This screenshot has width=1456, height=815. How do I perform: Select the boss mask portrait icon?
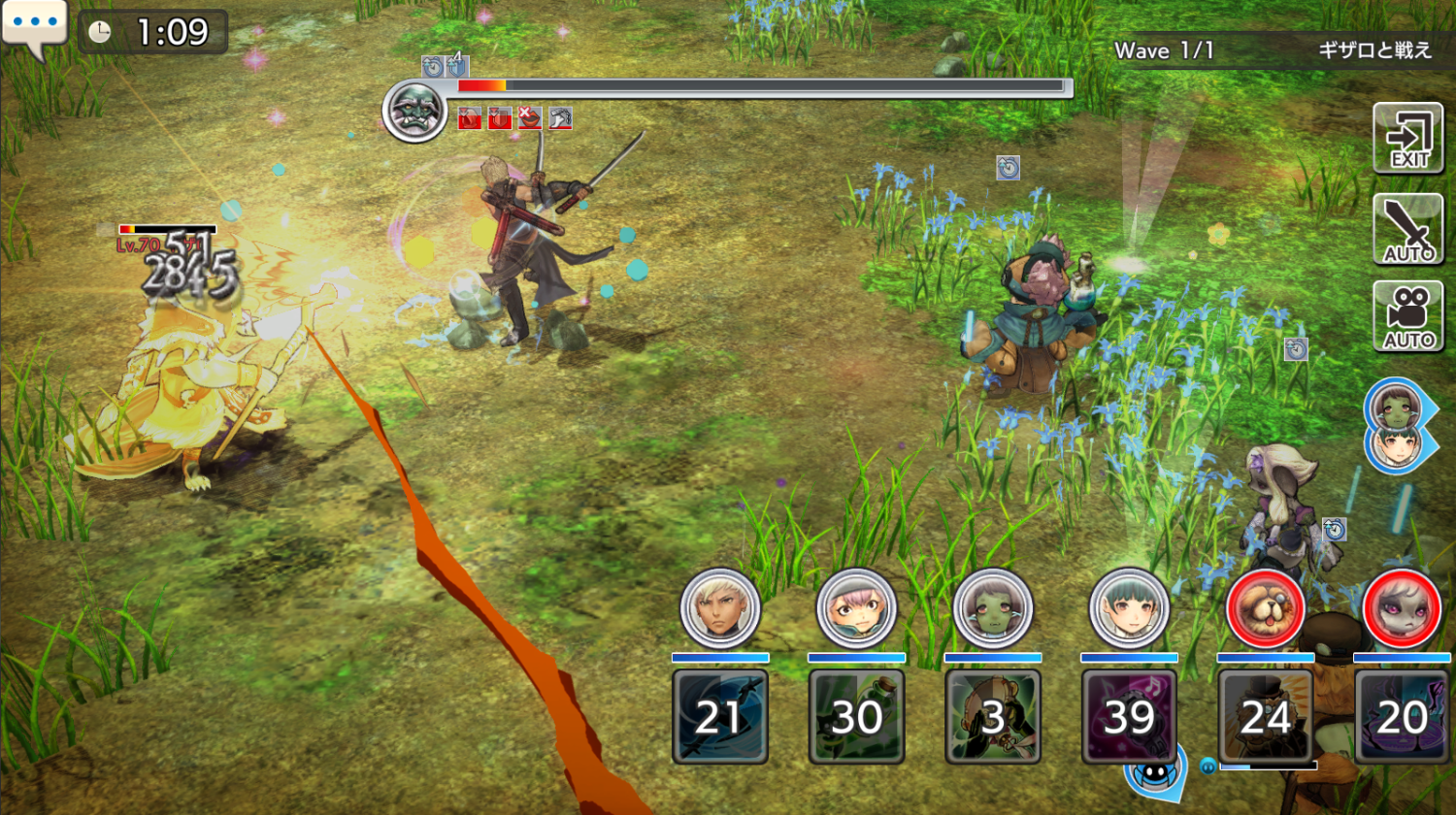coord(414,109)
